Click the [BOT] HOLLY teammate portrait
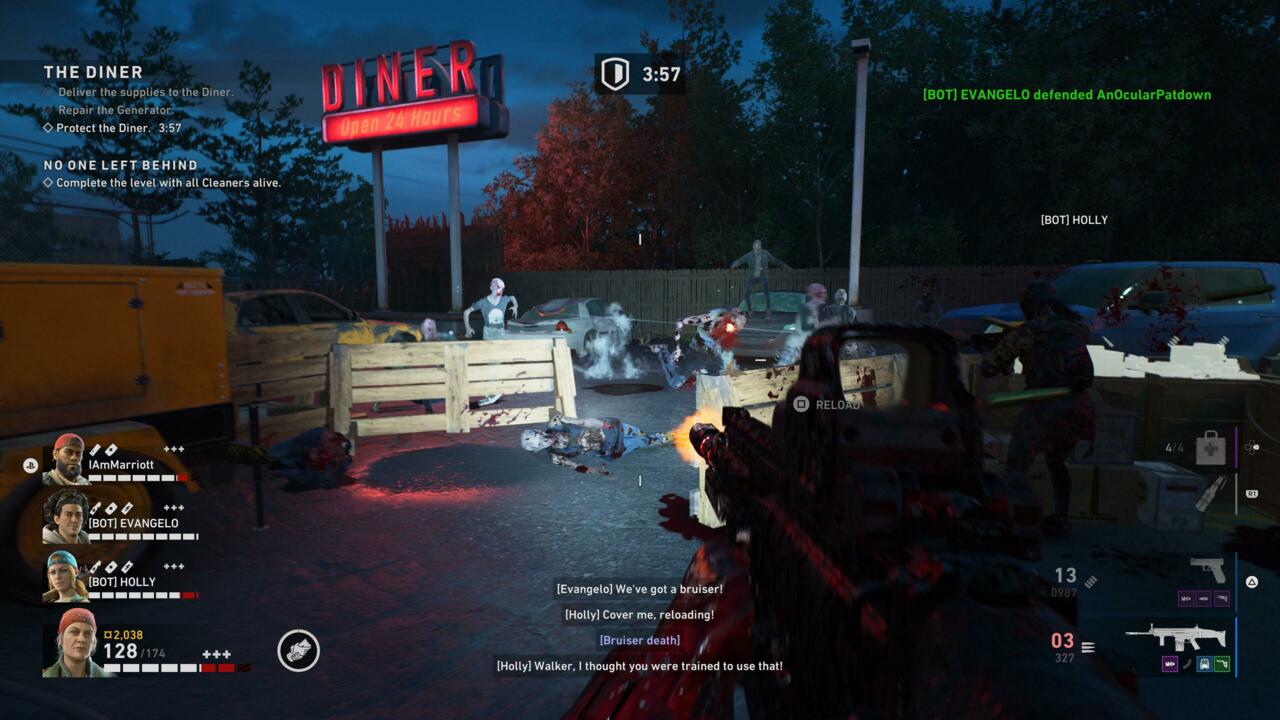The height and width of the screenshot is (720, 1280). (x=65, y=577)
